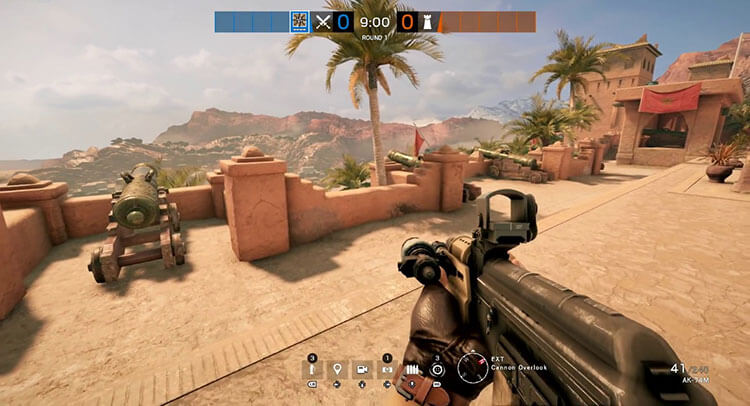This screenshot has height=406, width=750.
Task: Select the blue team operator portrait
Action: pyautogui.click(x=298, y=21)
